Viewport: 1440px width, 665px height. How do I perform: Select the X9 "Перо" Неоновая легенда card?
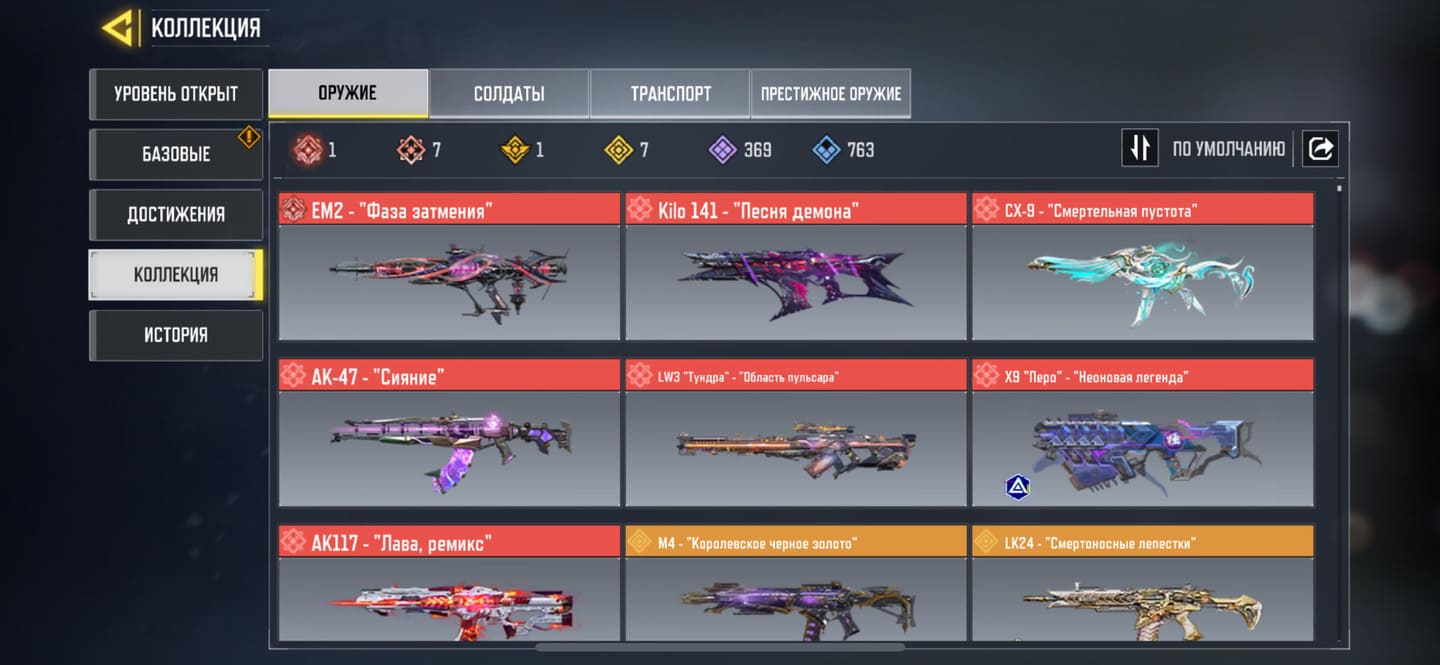point(1142,435)
